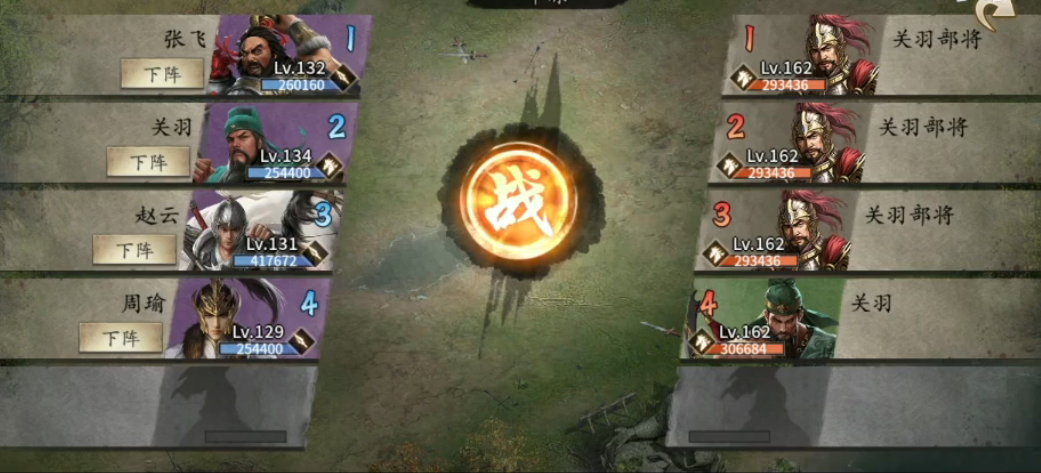Remove 赵云 using his 下阵 button
The height and width of the screenshot is (473, 1041).
point(134,249)
